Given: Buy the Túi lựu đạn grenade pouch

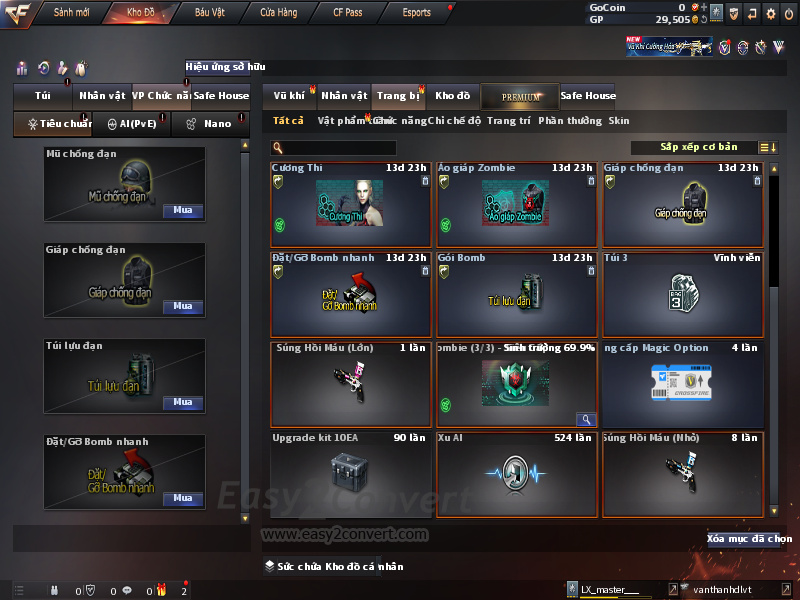Looking at the screenshot, I should [183, 402].
